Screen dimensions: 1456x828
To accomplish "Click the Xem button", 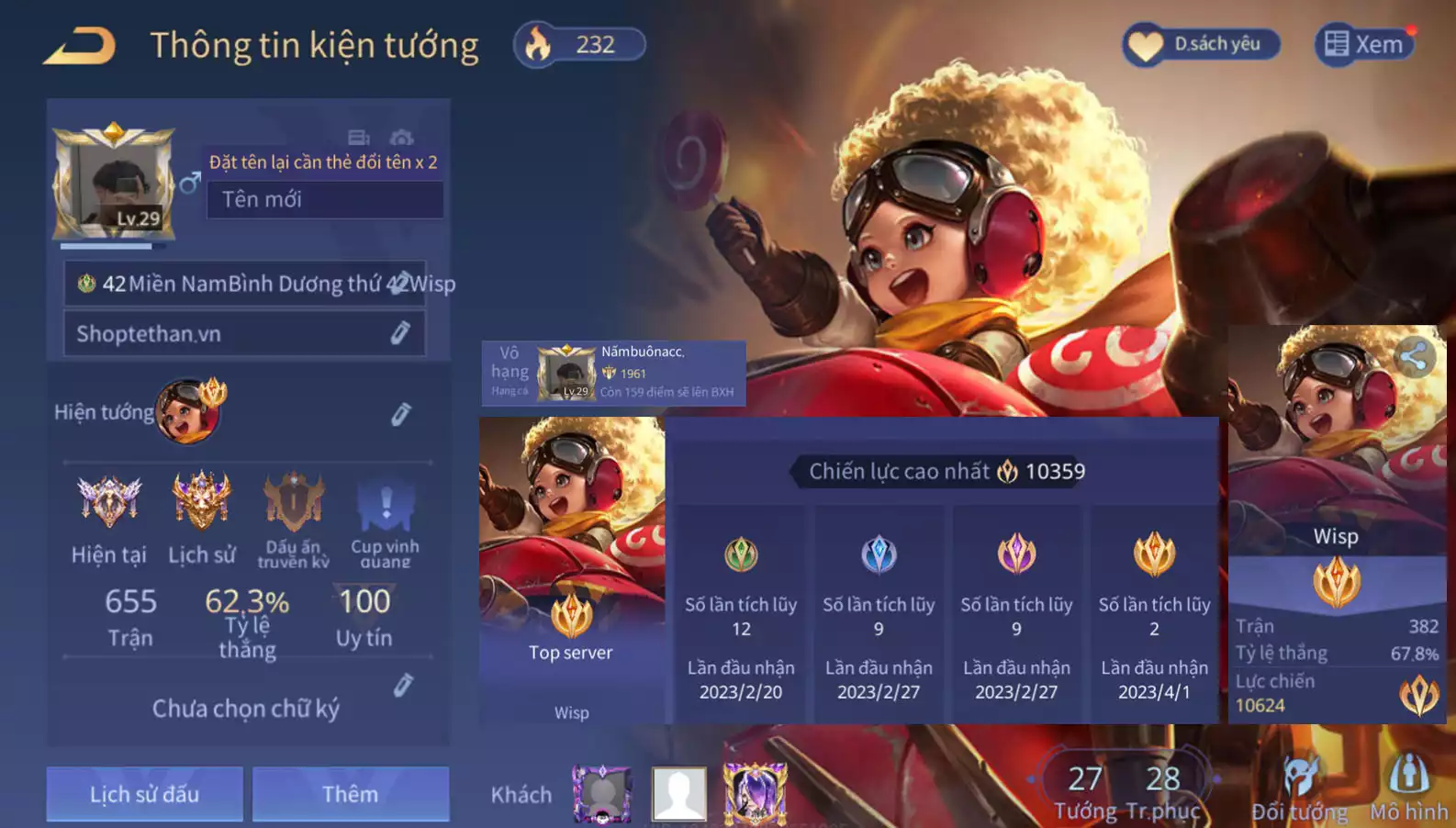I will [x=1364, y=44].
